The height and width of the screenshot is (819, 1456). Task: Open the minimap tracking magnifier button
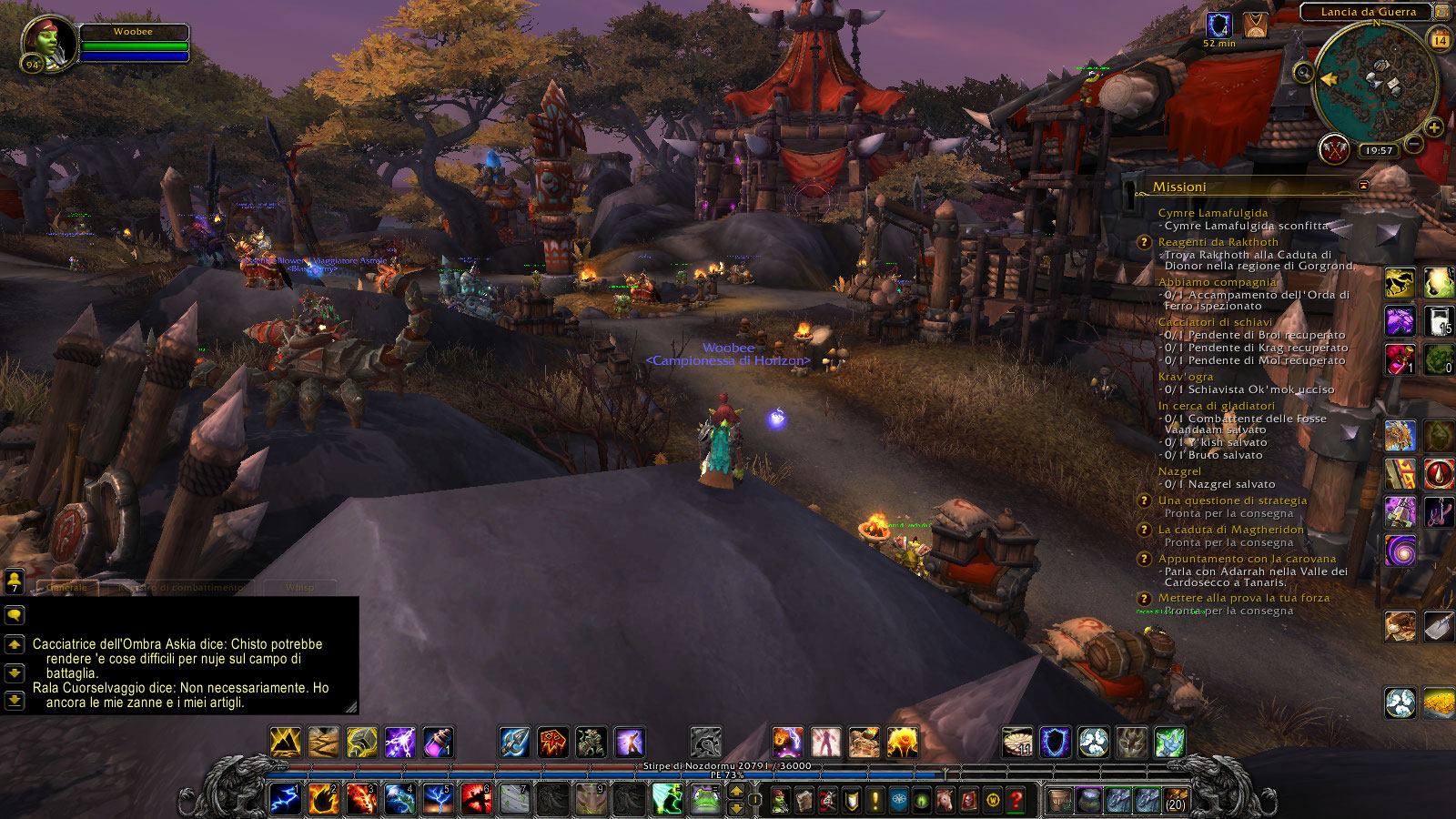(1305, 73)
